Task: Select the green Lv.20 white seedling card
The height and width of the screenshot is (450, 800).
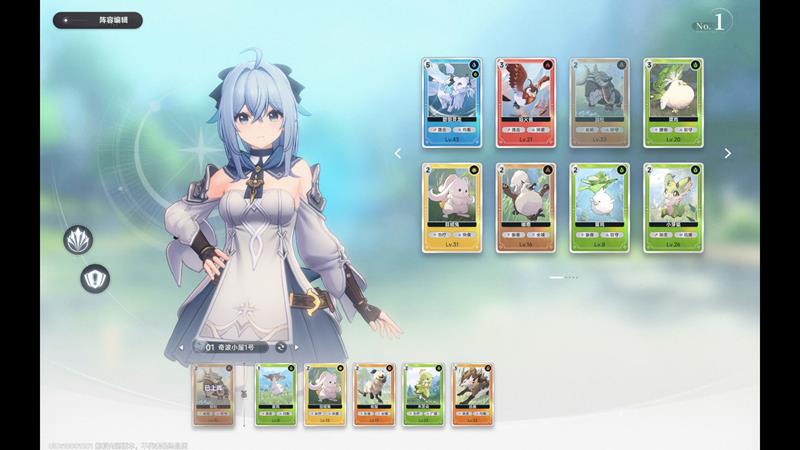Action: pos(673,102)
